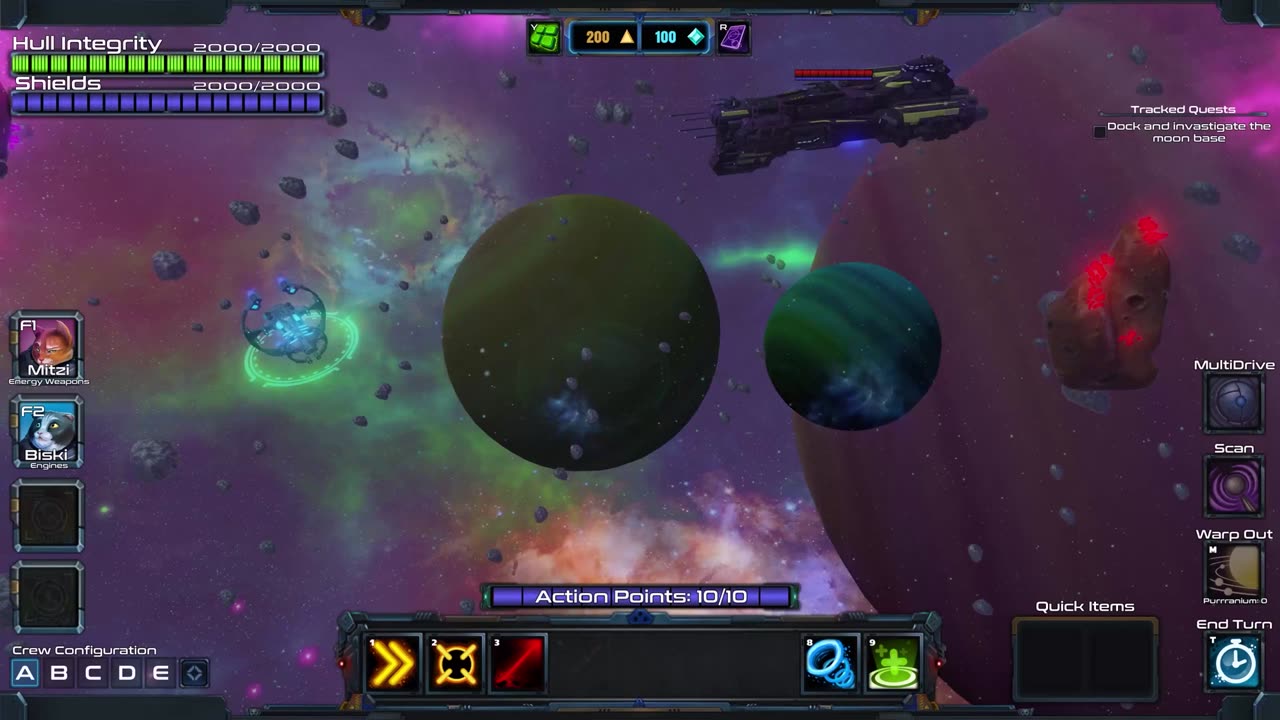Switch to crew configuration B

point(59,673)
